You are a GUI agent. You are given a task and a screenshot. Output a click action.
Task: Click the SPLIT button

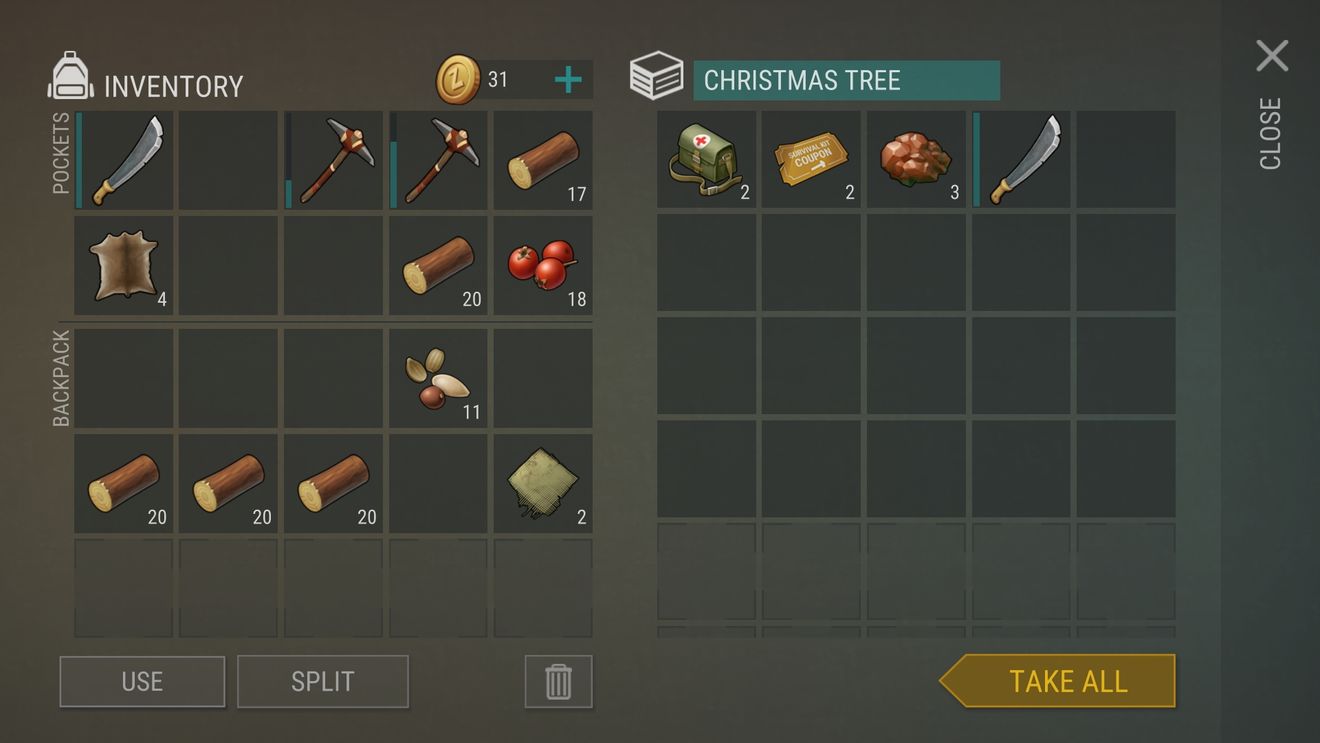[323, 681]
